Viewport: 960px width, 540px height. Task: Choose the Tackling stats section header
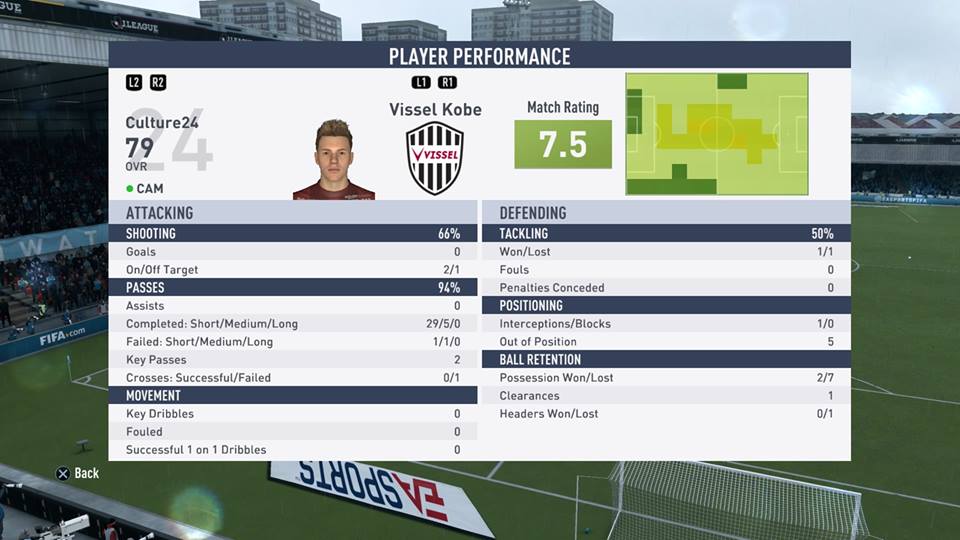[x=666, y=234]
